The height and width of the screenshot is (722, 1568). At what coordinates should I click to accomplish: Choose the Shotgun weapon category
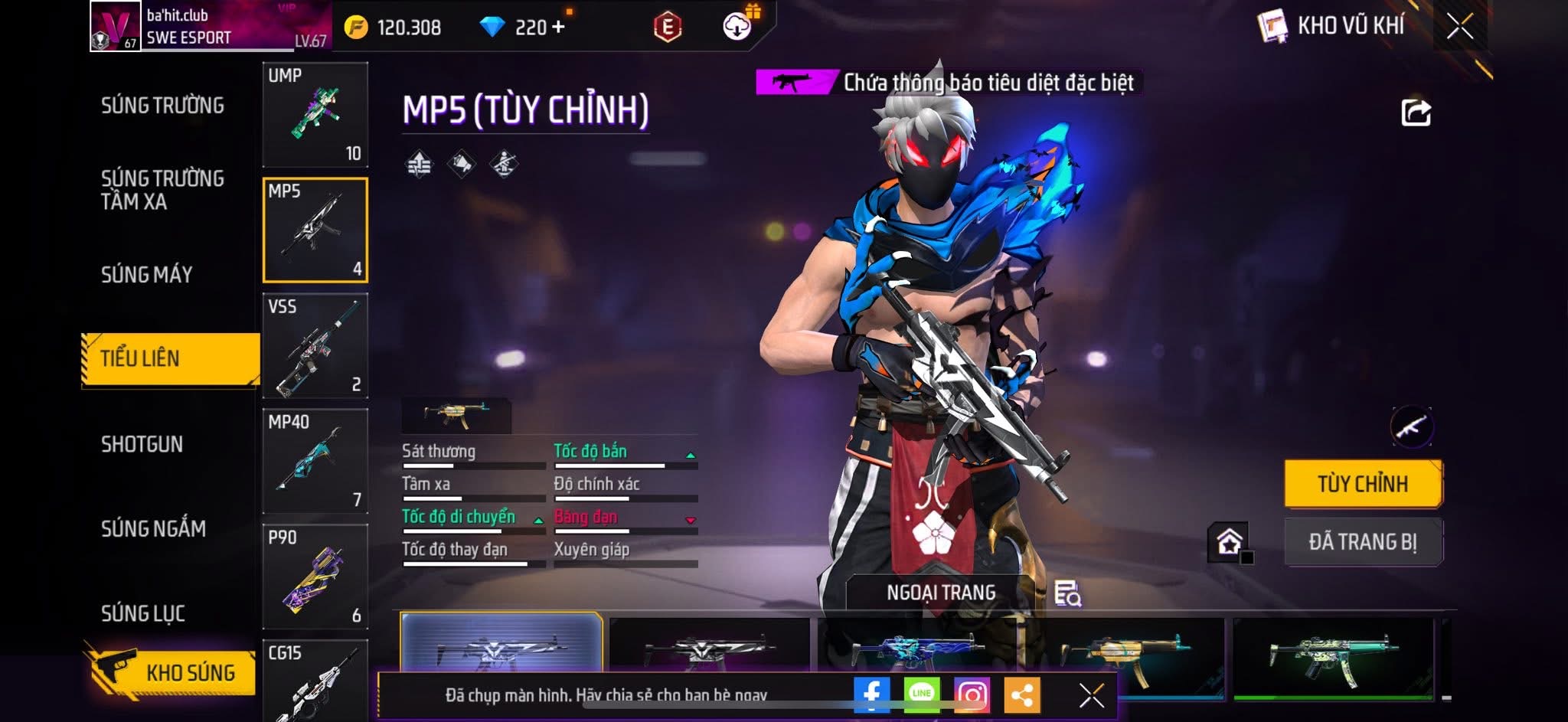pyautogui.click(x=142, y=444)
